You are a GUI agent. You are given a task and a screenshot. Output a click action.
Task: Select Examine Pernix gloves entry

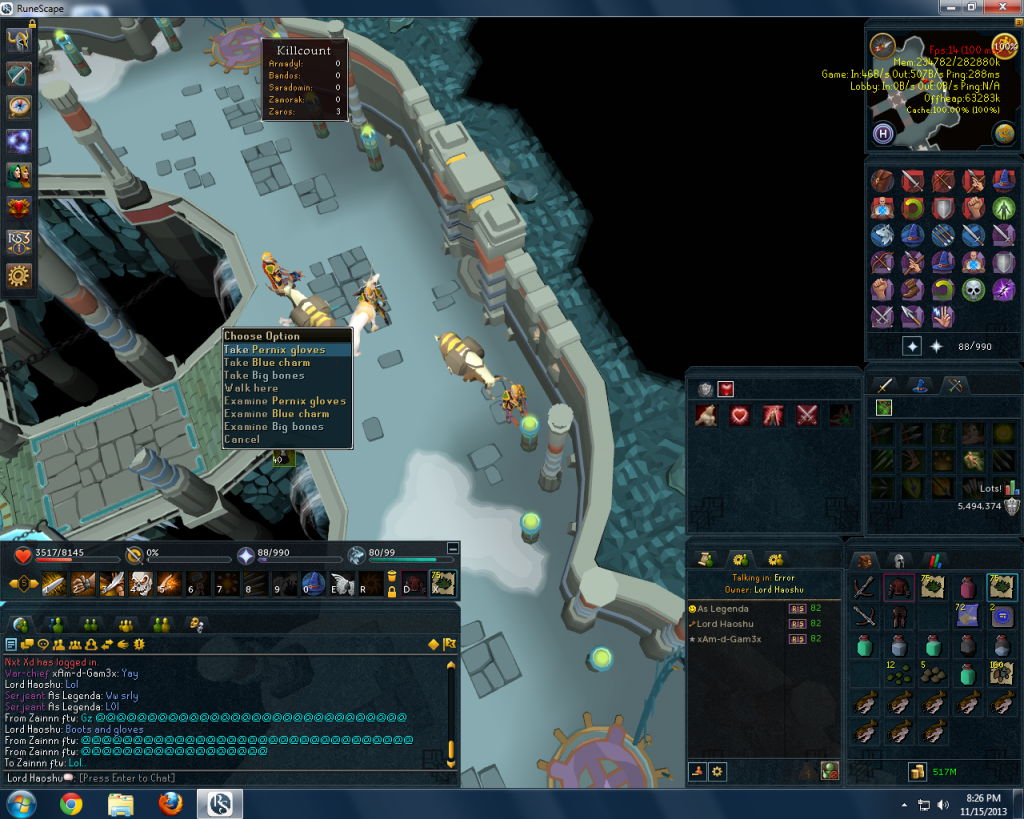tap(284, 401)
